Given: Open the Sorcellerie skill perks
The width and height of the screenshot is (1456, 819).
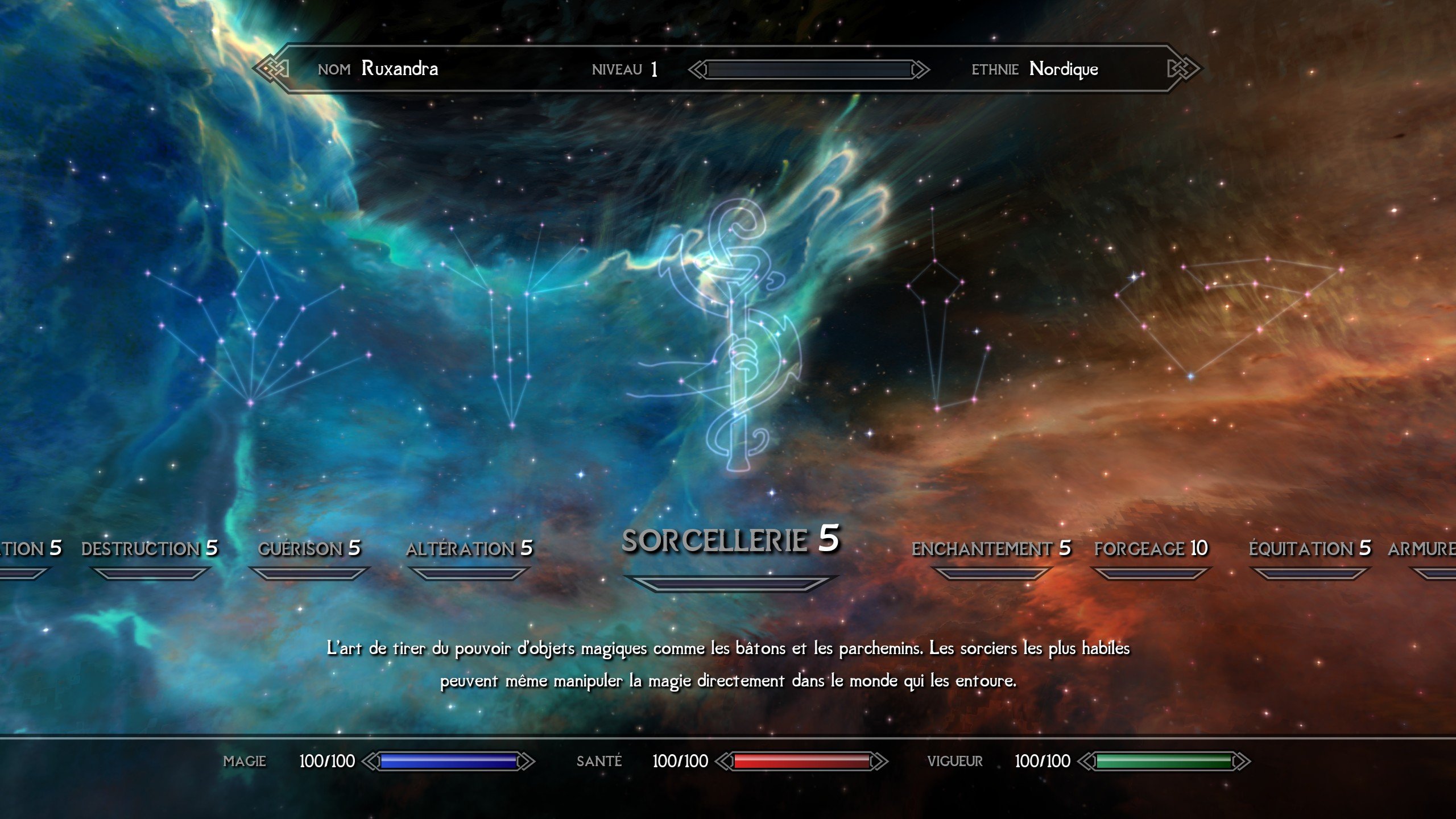Looking at the screenshot, I should click(730, 539).
